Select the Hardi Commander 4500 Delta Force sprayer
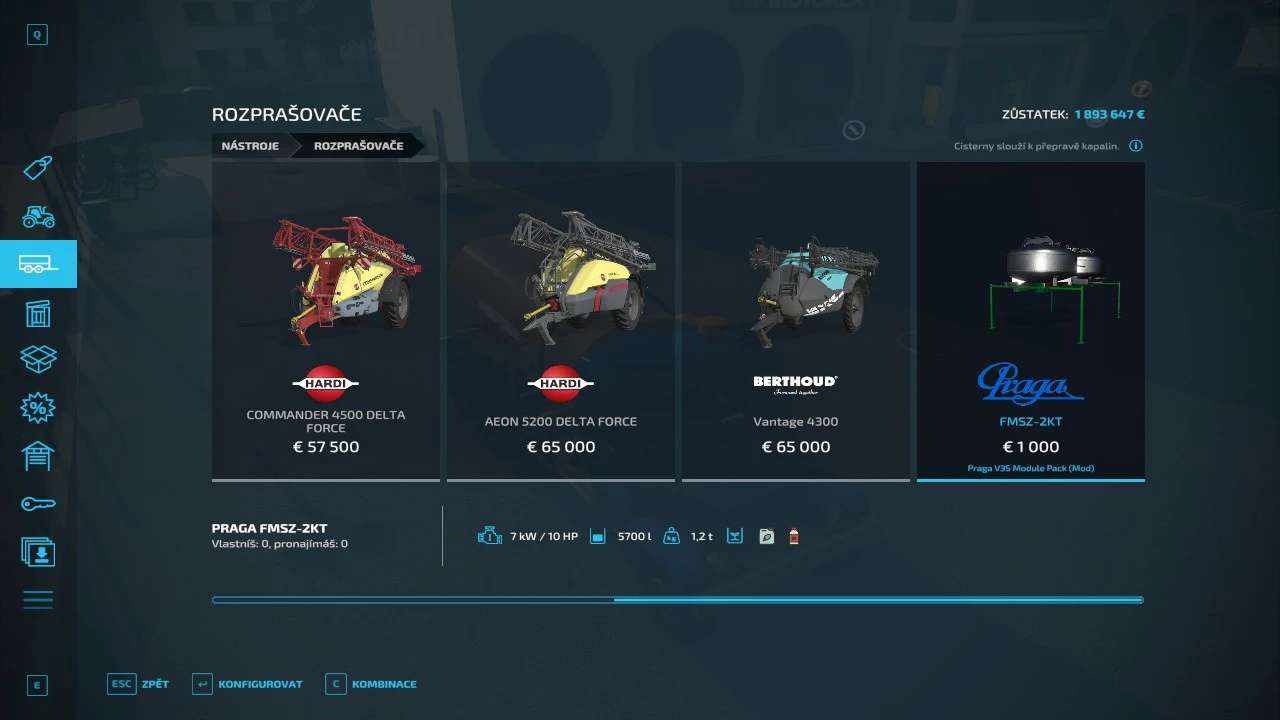This screenshot has height=720, width=1280. point(326,320)
